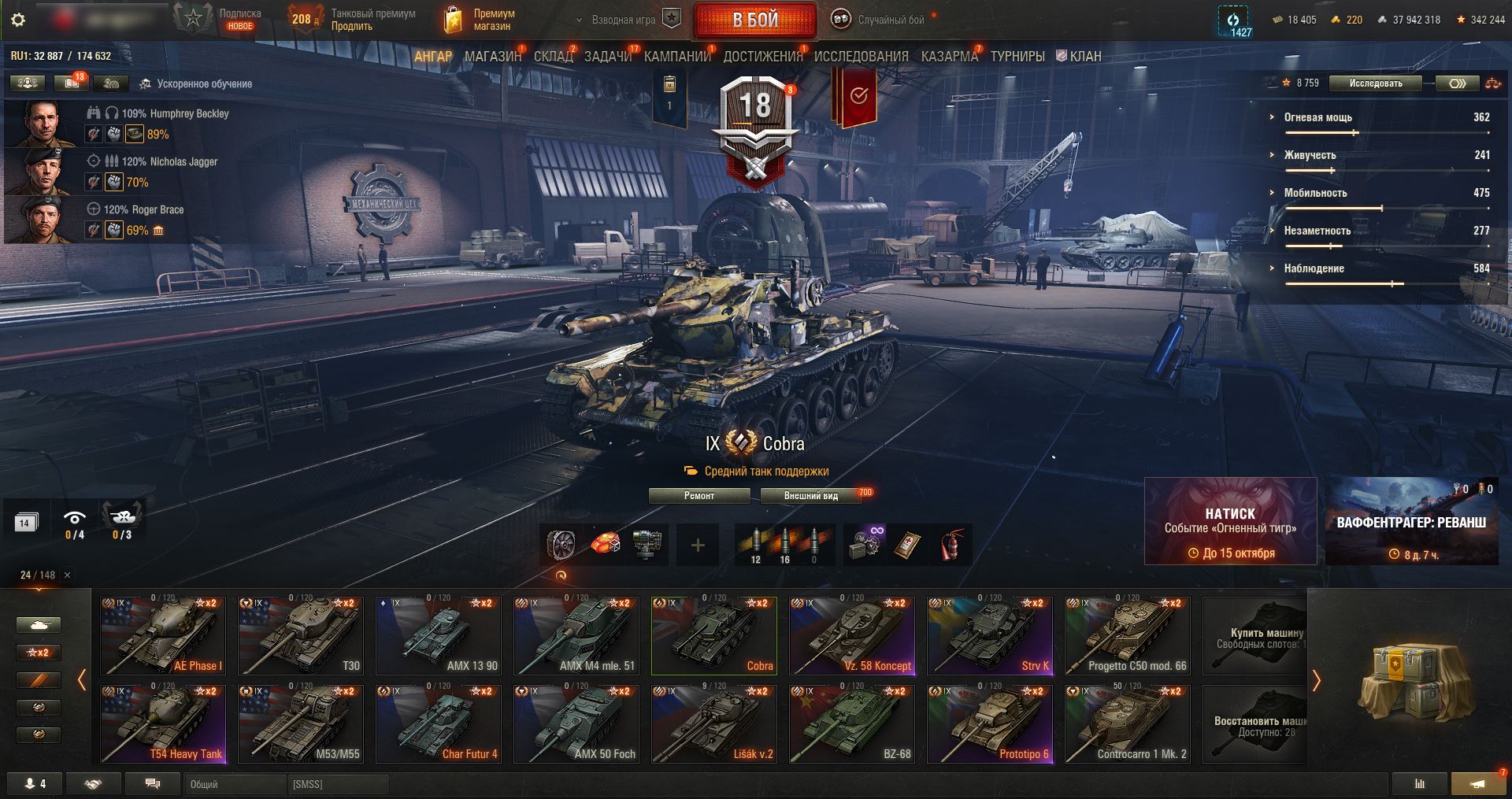Viewport: 1512px width, 799px height.
Task: Open Внешний вид customization
Action: click(810, 496)
